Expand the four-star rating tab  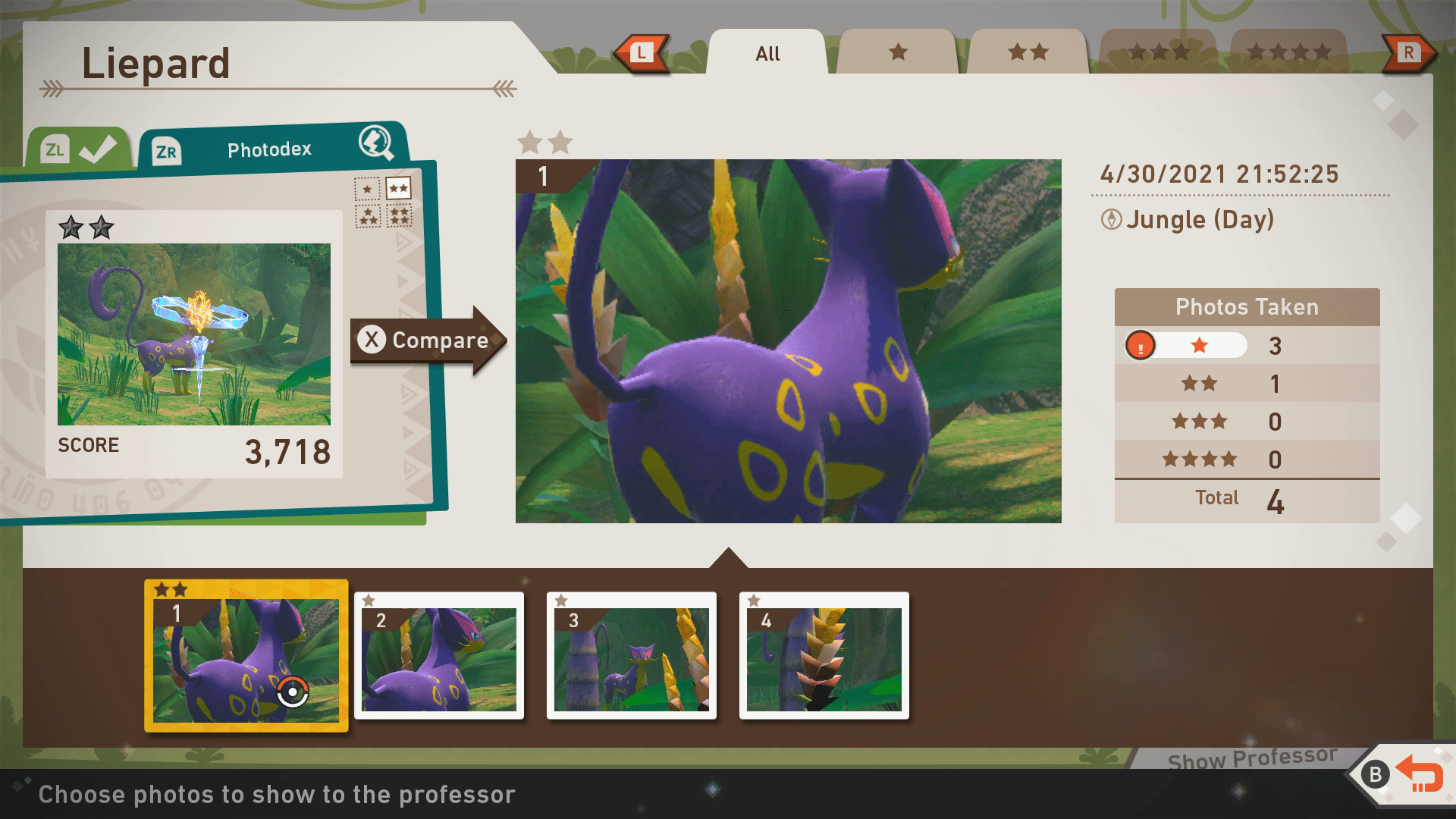(1289, 52)
